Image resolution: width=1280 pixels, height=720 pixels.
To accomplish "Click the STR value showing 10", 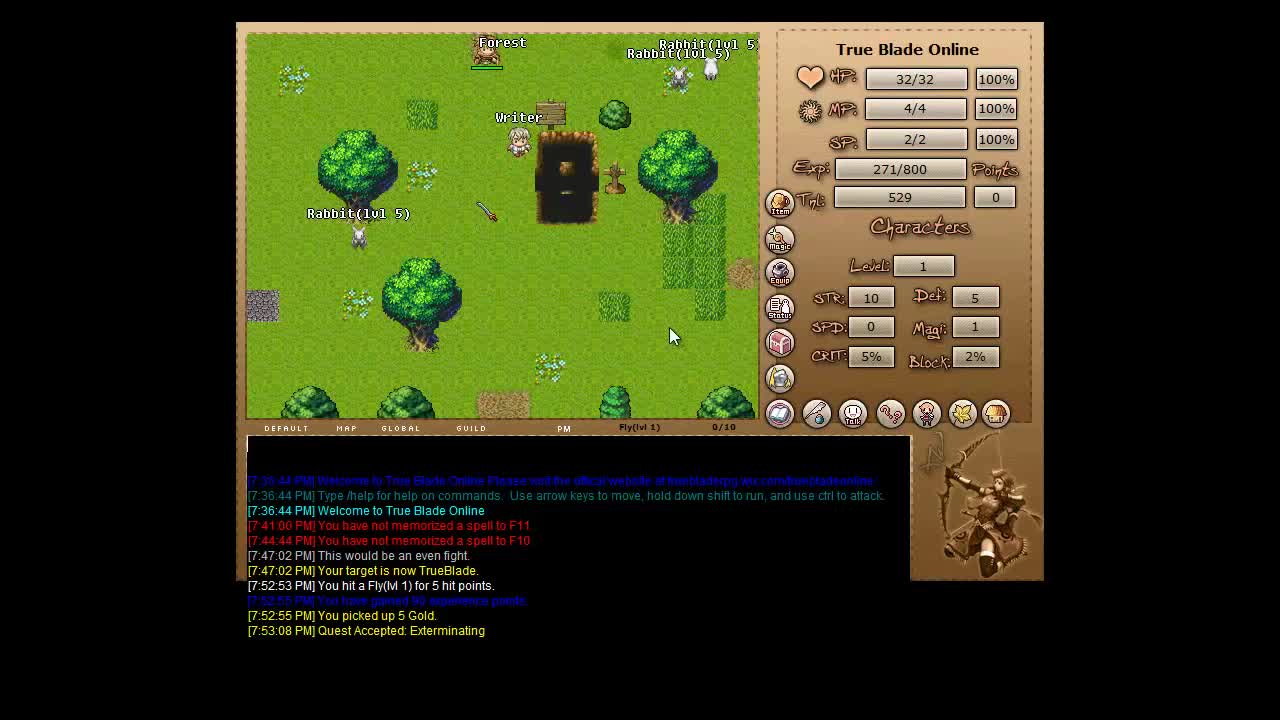I will [x=871, y=298].
